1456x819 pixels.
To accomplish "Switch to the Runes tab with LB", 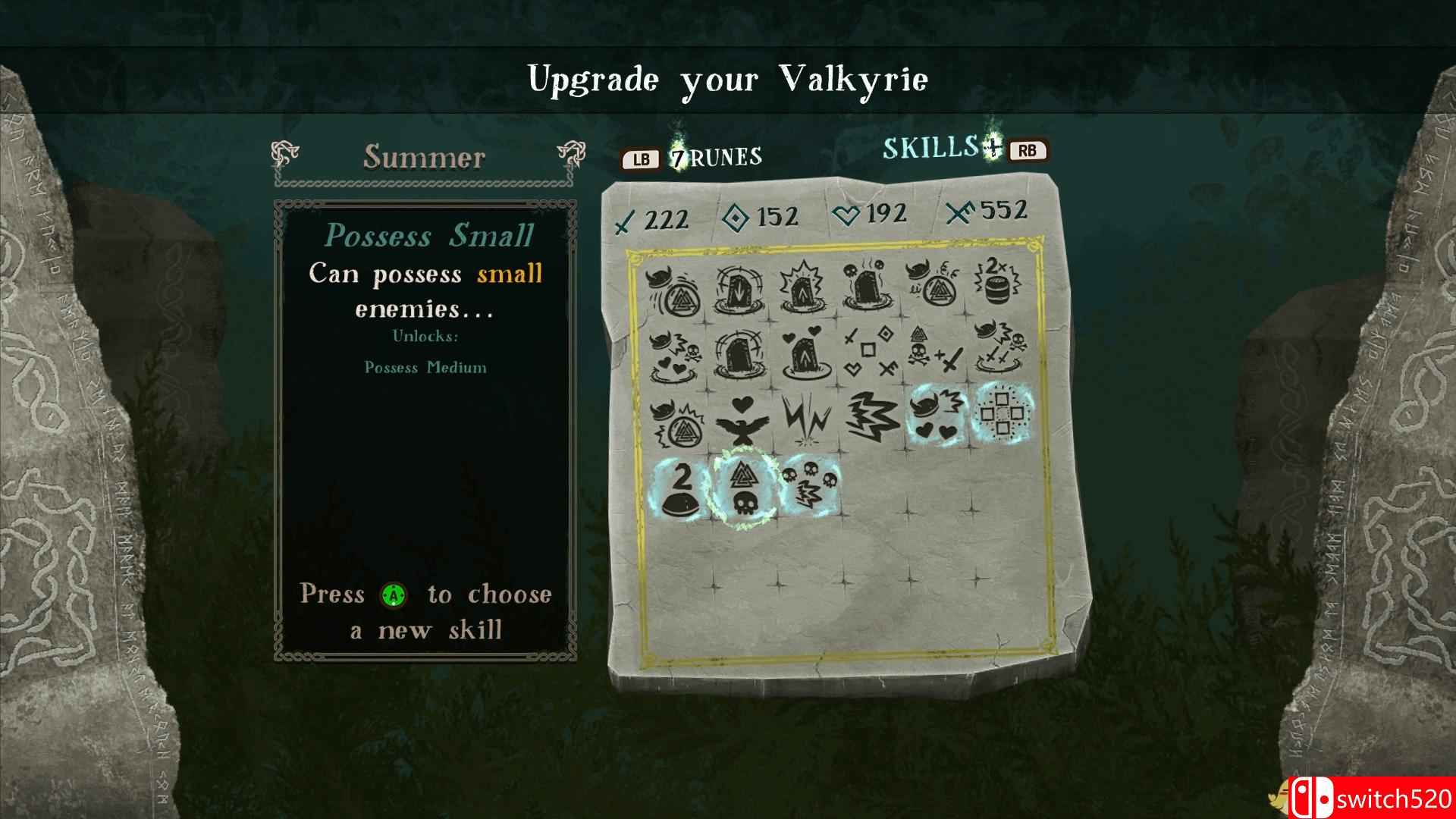I will click(639, 159).
